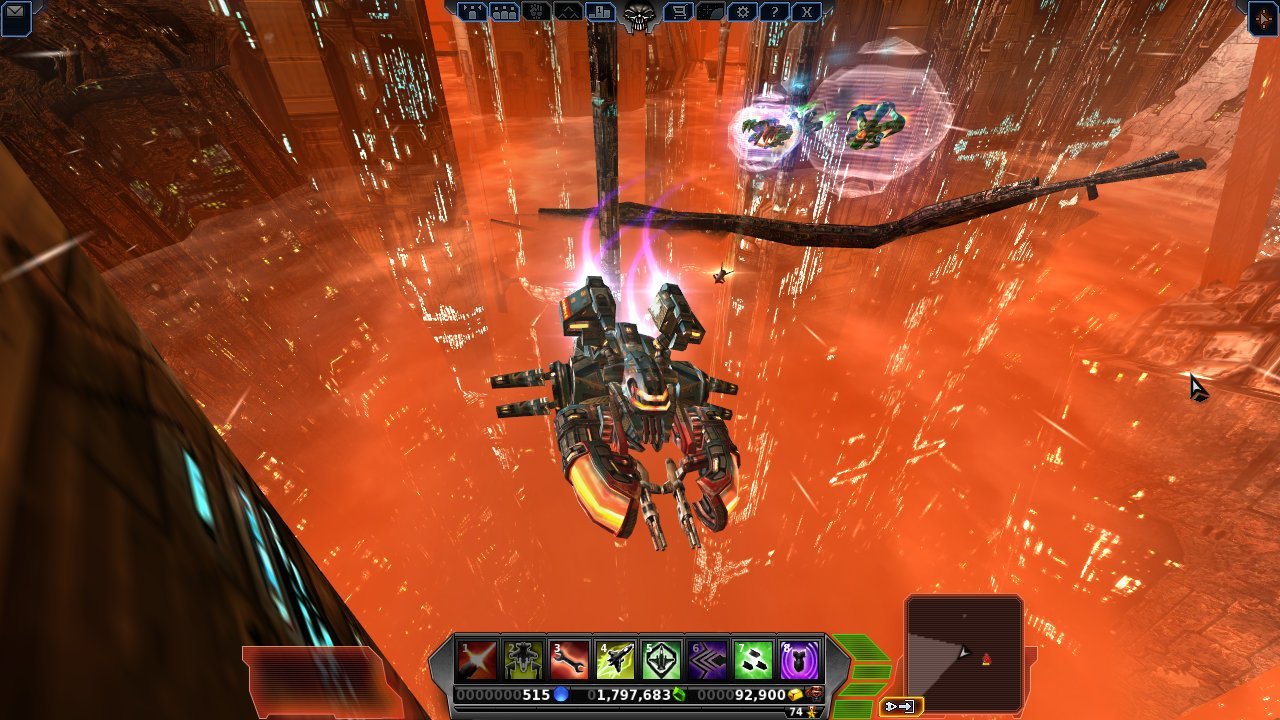Activate ability 4 jet fighter icon
The width and height of the screenshot is (1280, 720).
coord(615,660)
